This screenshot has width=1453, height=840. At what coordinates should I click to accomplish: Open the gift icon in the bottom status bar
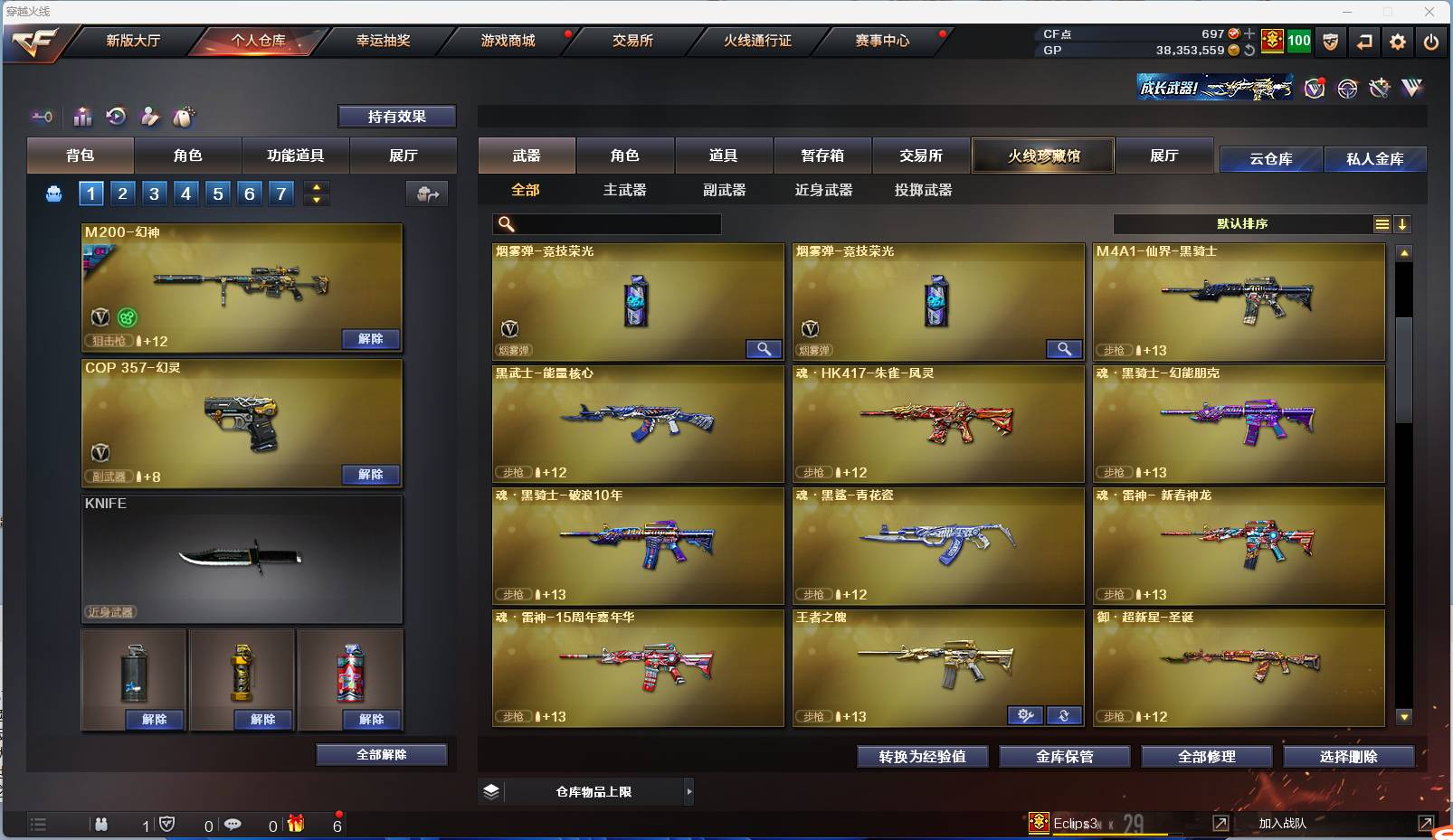[296, 824]
